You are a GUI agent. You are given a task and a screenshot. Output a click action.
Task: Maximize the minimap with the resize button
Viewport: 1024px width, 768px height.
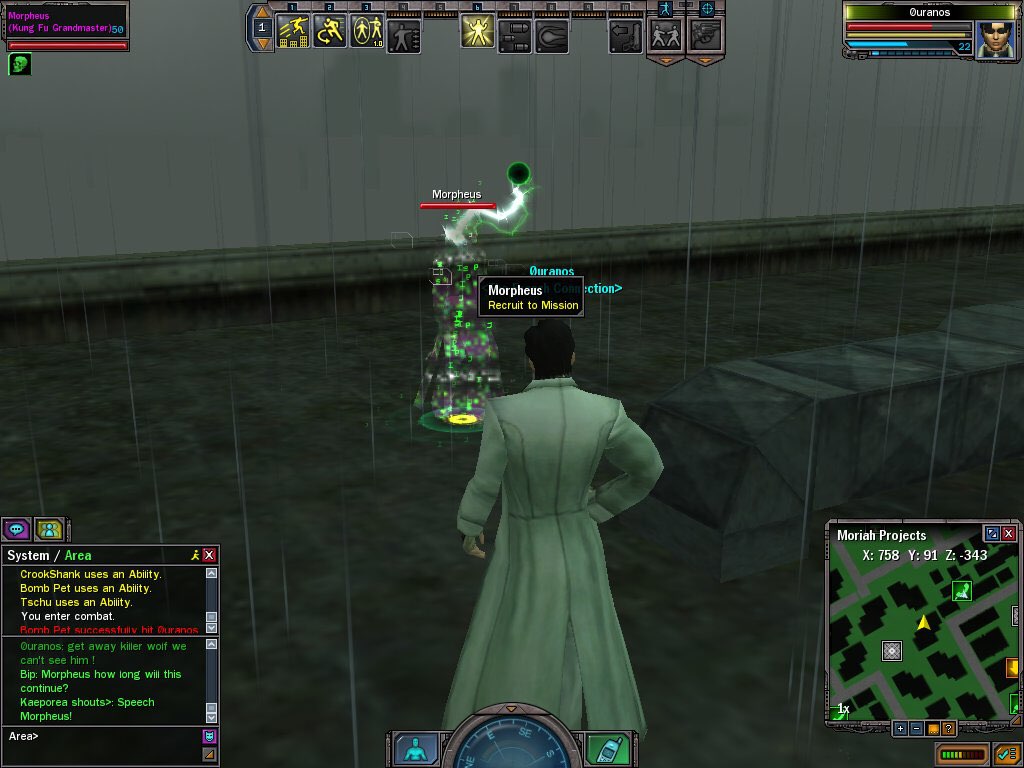991,534
